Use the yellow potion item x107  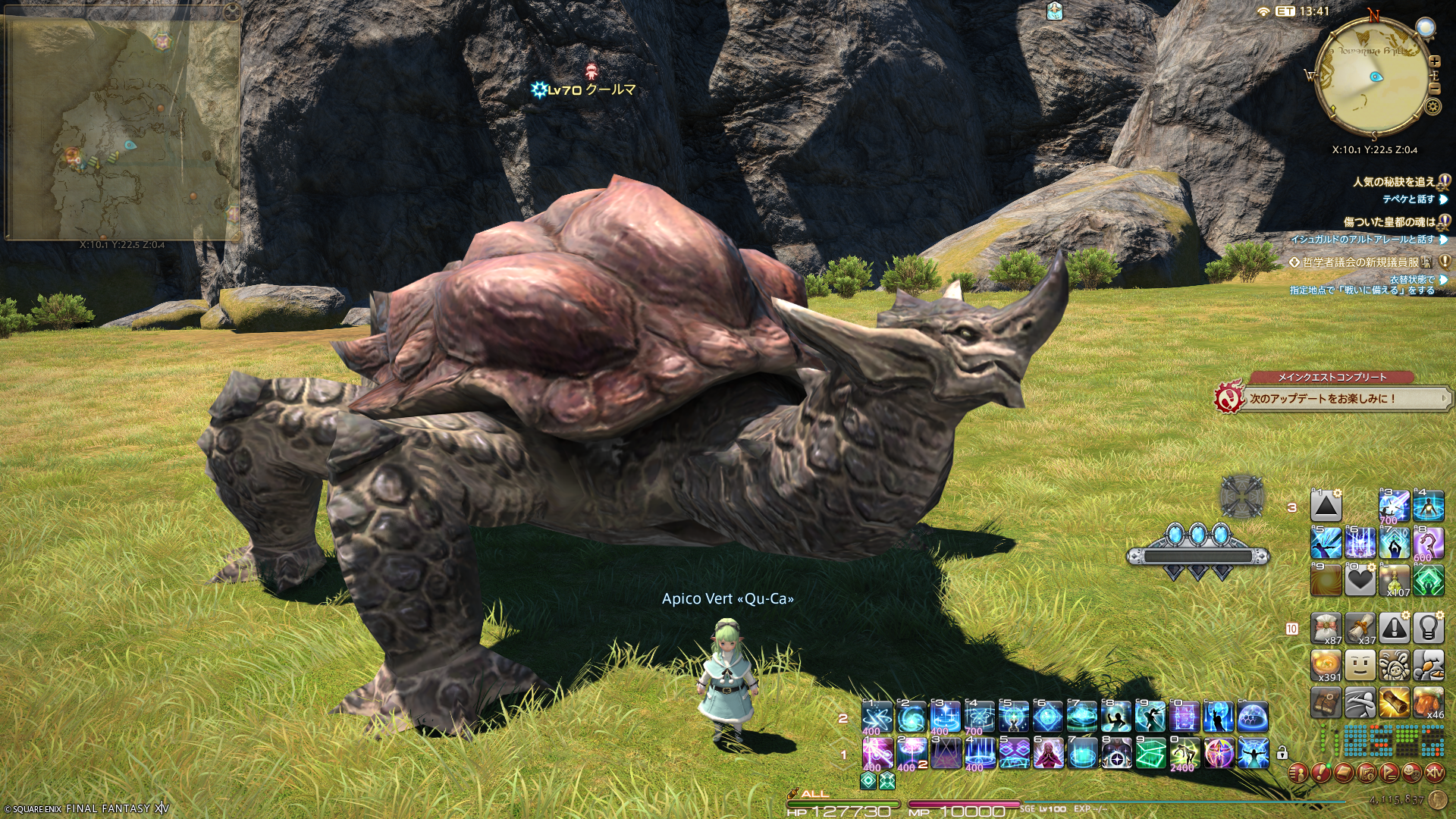pyautogui.click(x=1395, y=581)
